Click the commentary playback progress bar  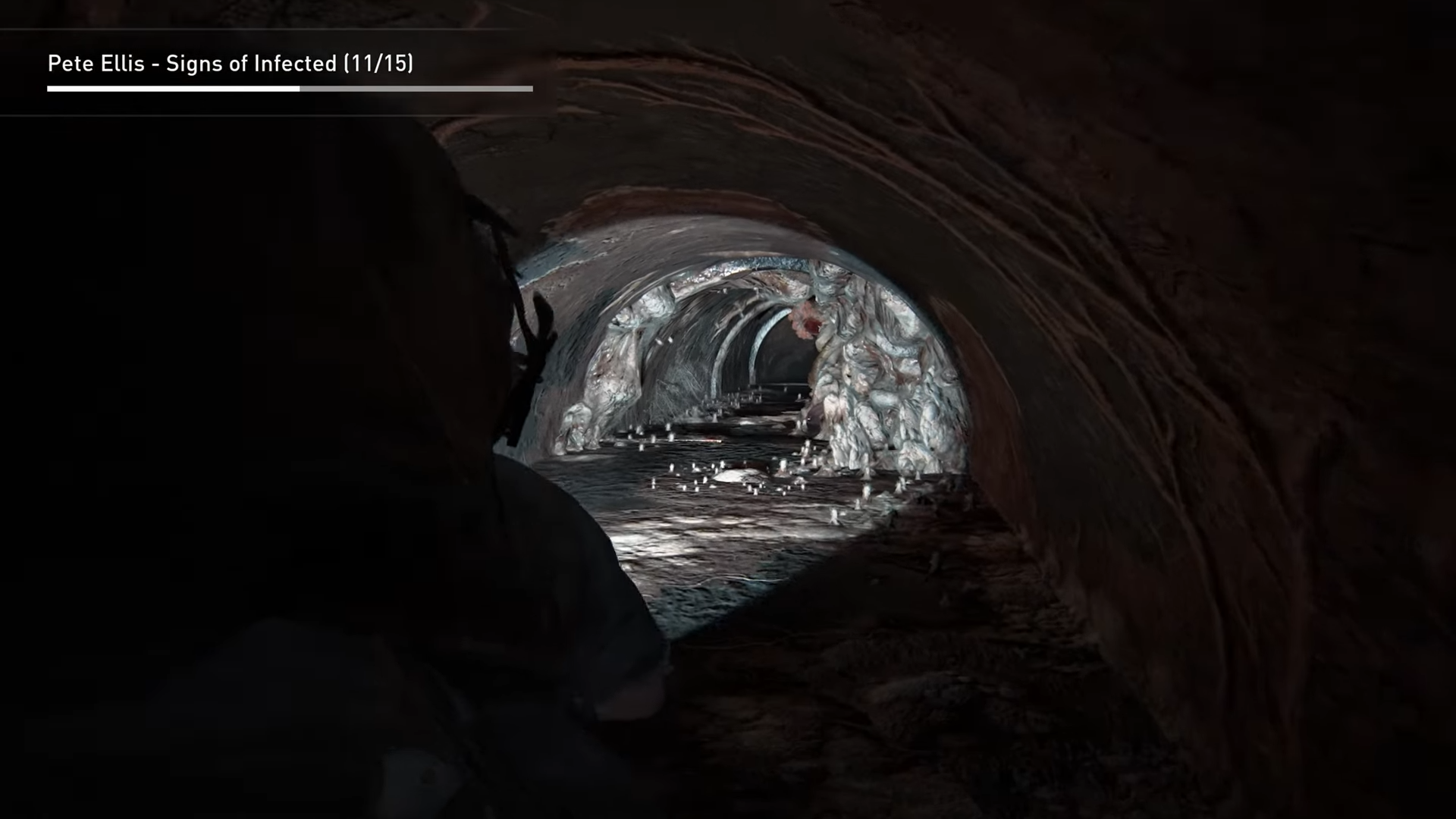tap(290, 89)
